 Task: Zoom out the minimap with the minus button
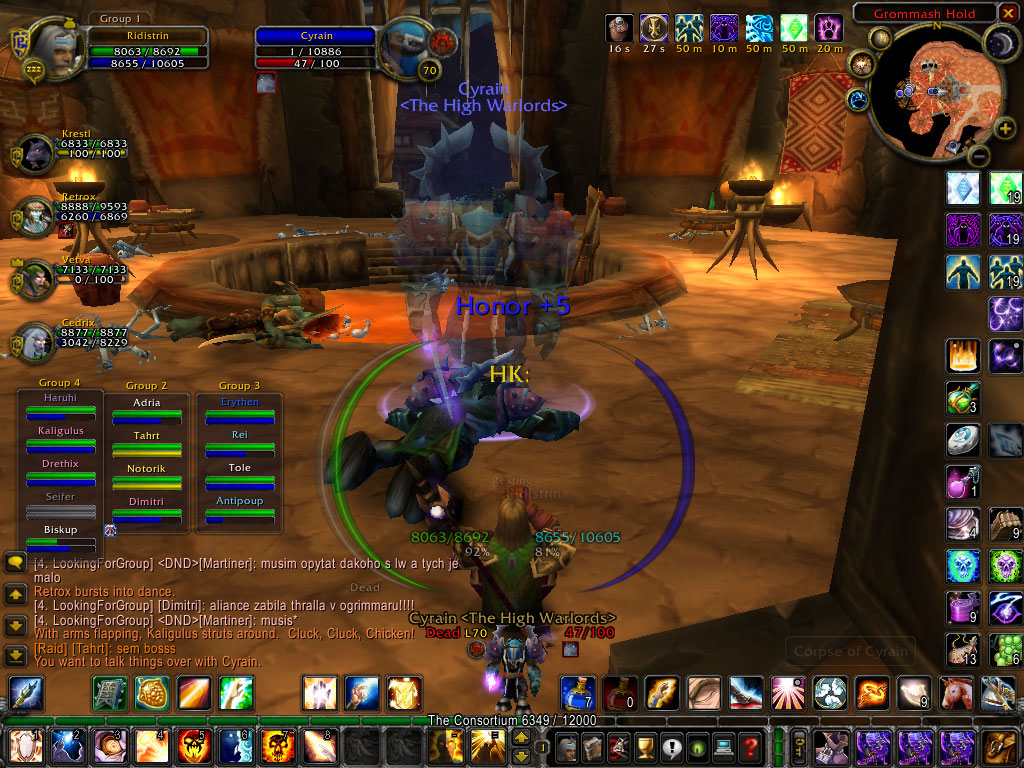pyautogui.click(x=979, y=156)
